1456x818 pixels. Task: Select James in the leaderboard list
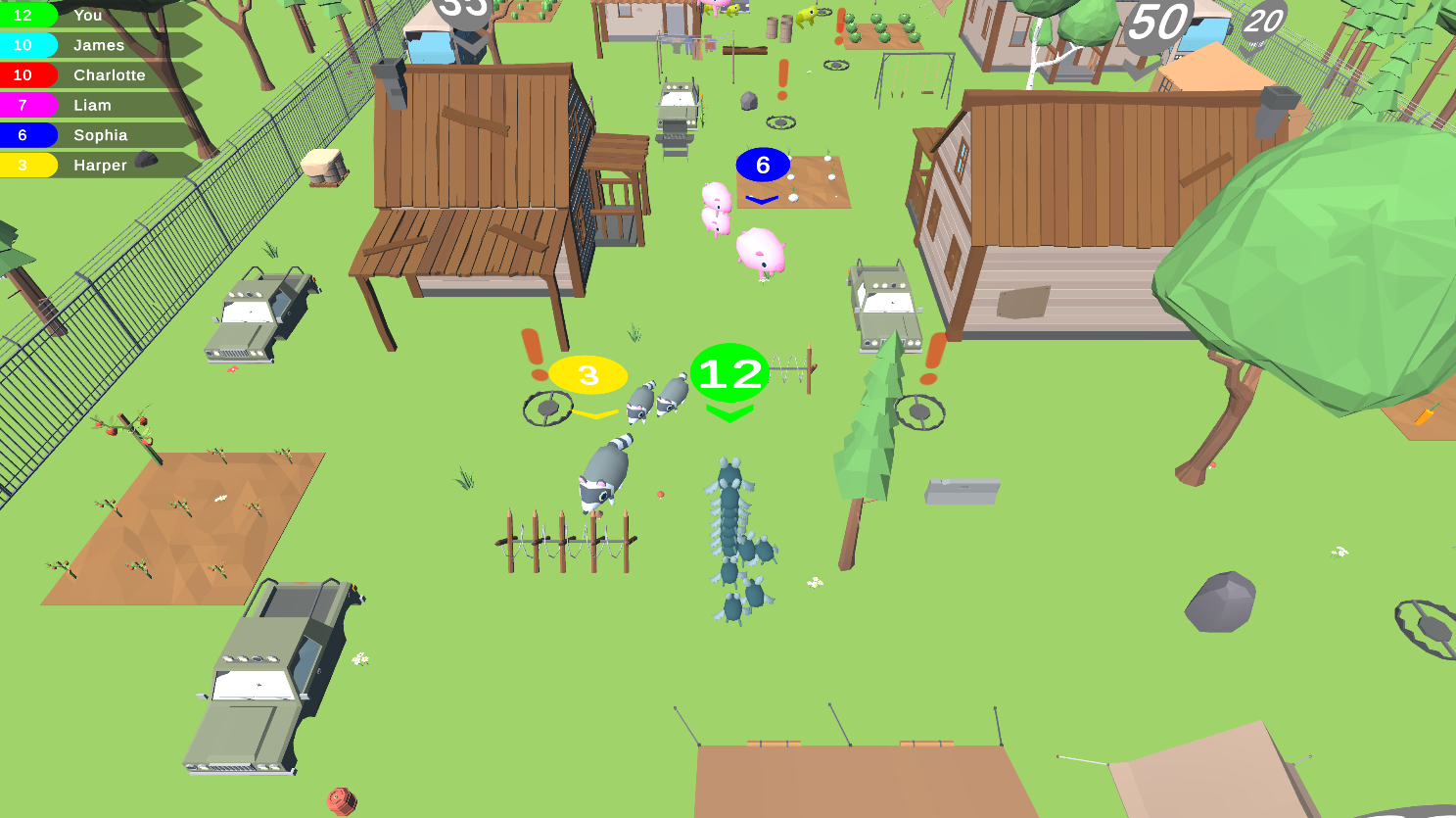click(98, 45)
